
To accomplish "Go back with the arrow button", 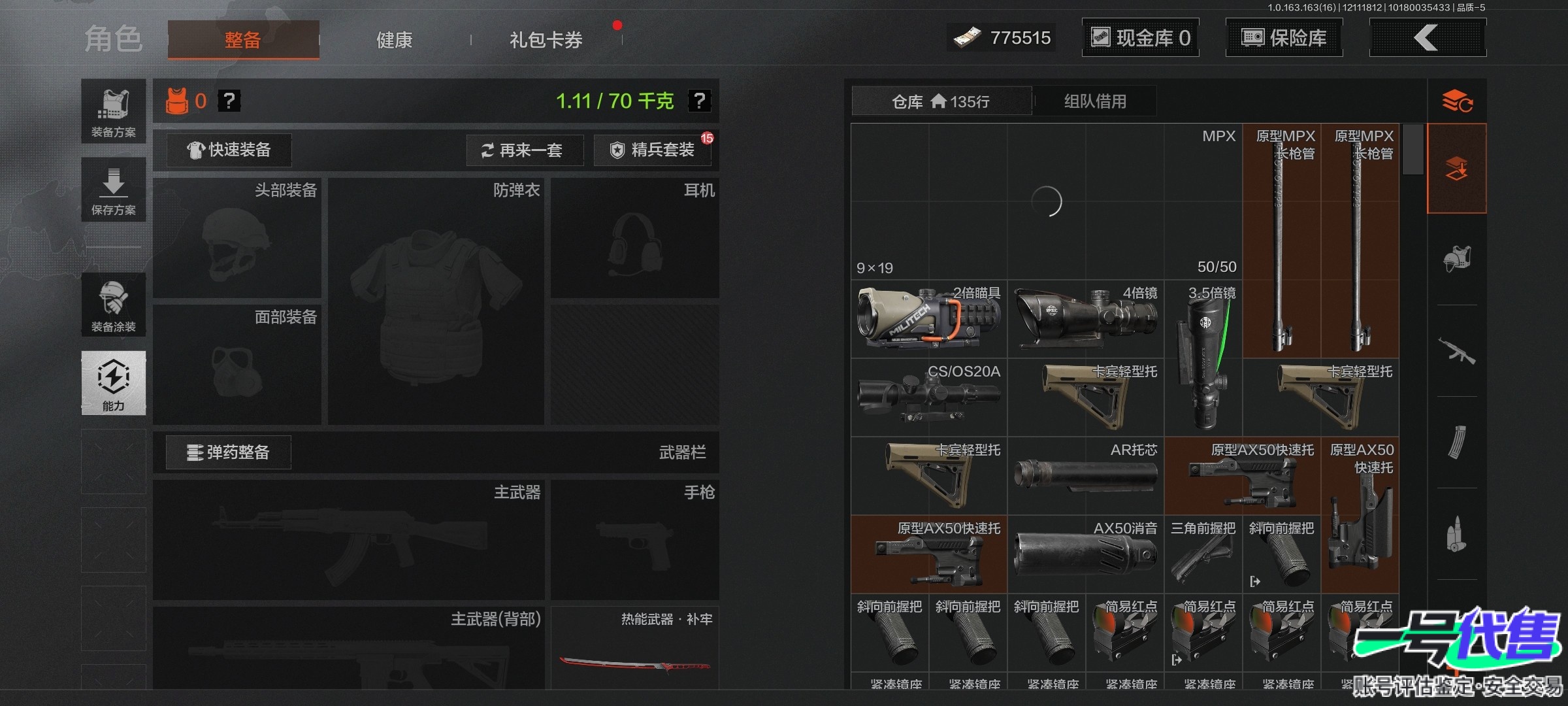I will (x=1427, y=38).
